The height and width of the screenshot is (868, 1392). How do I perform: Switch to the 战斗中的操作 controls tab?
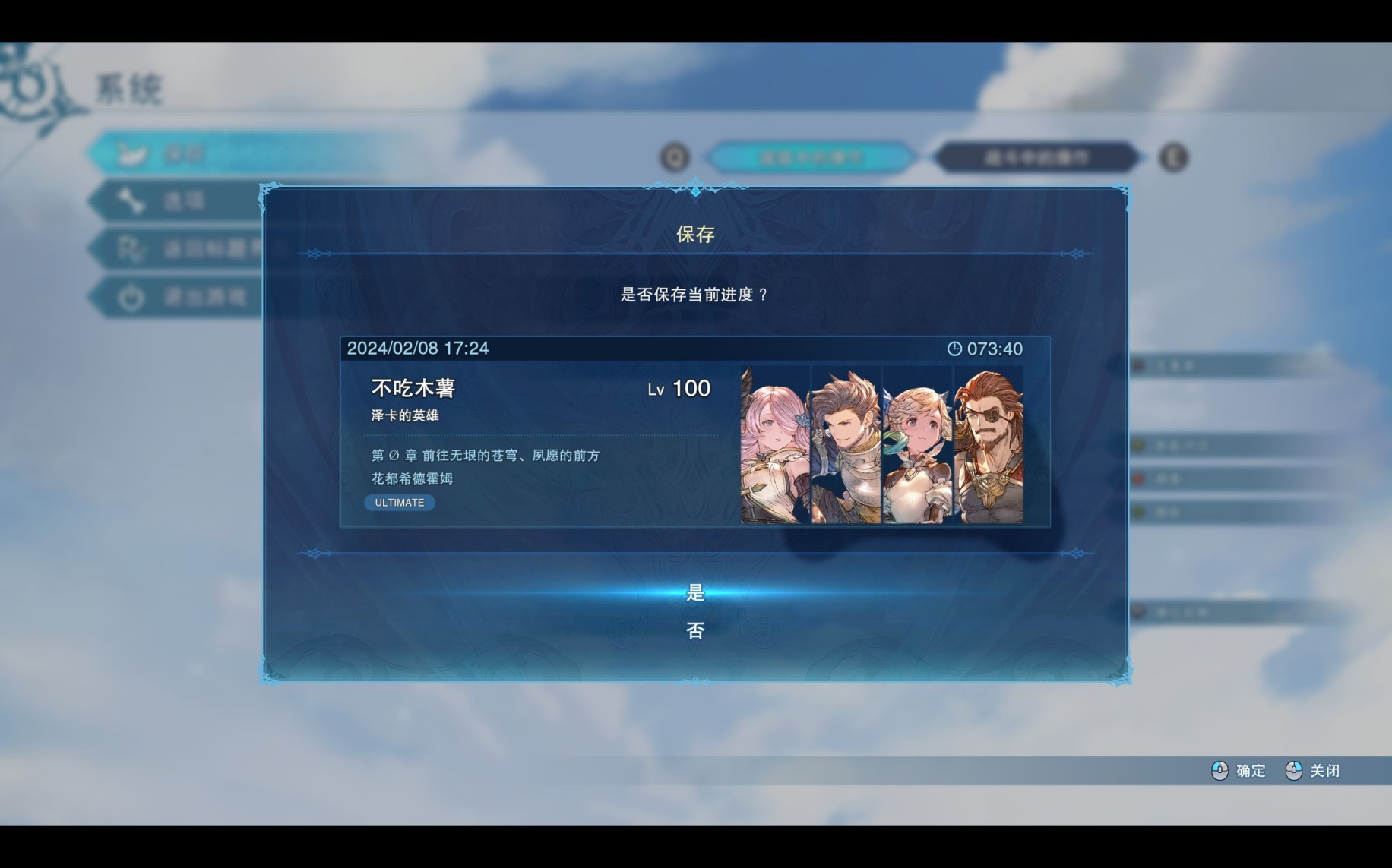coord(1036,157)
